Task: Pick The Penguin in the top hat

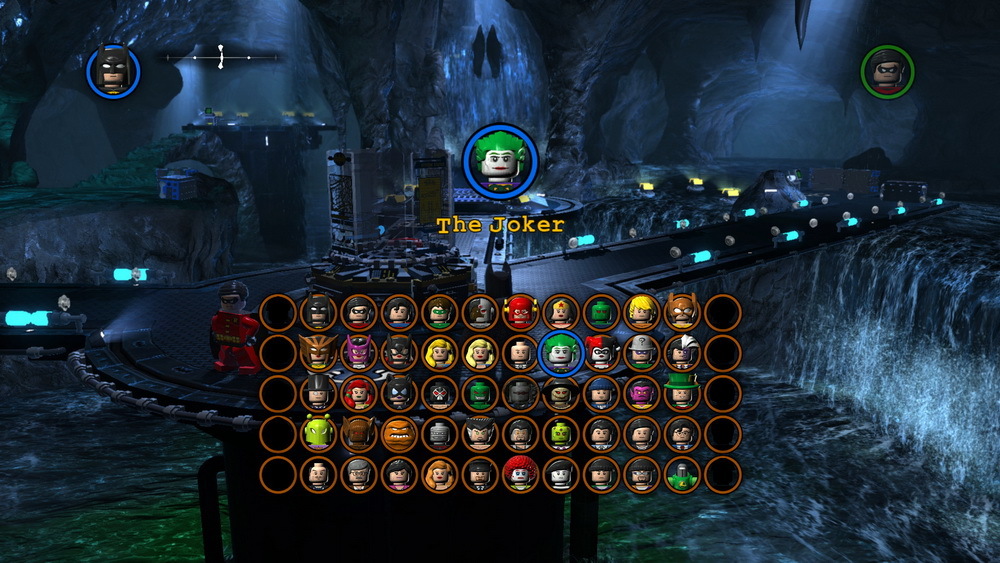Action: (318, 393)
